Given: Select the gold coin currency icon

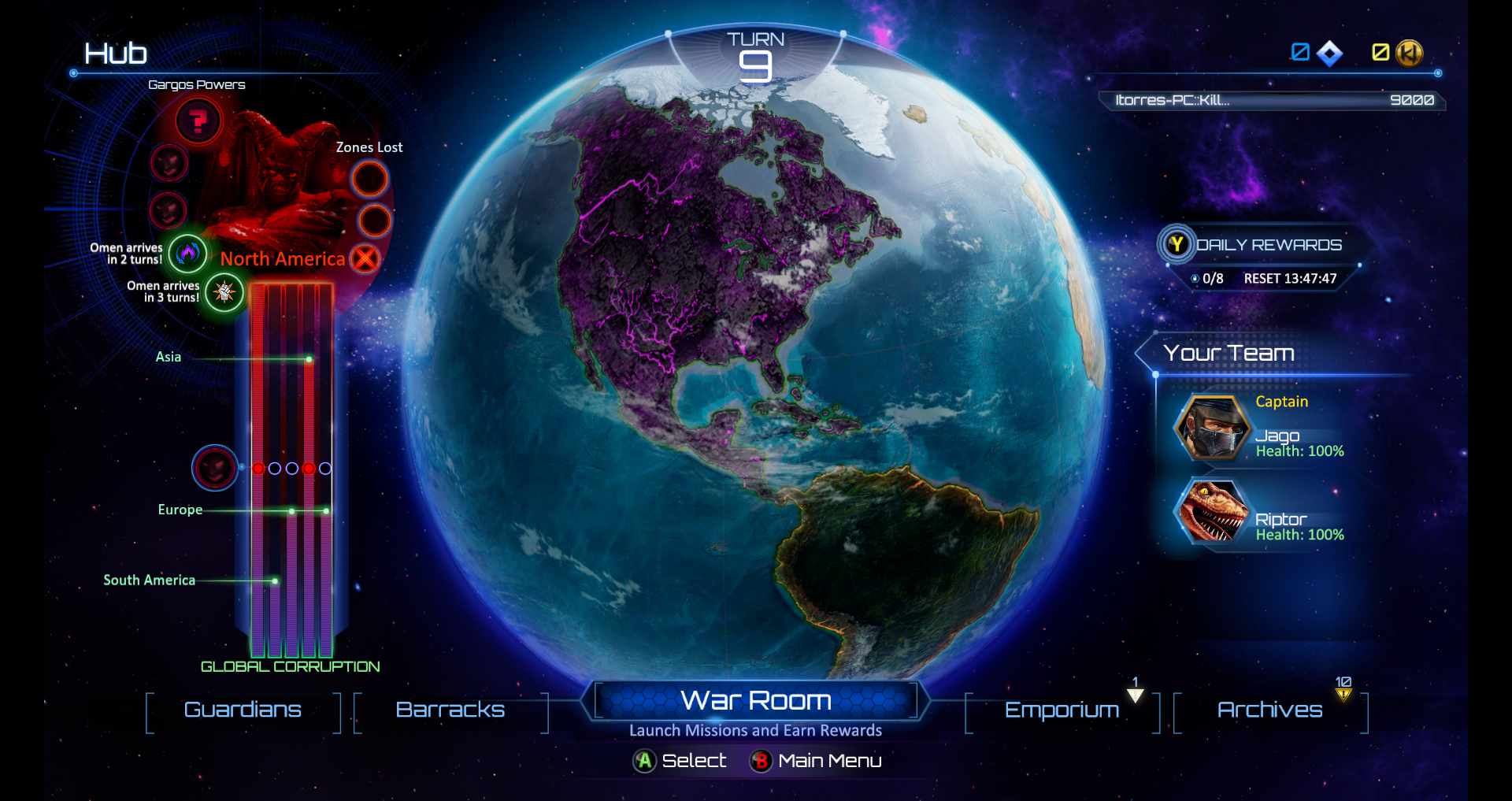Looking at the screenshot, I should click(1409, 53).
